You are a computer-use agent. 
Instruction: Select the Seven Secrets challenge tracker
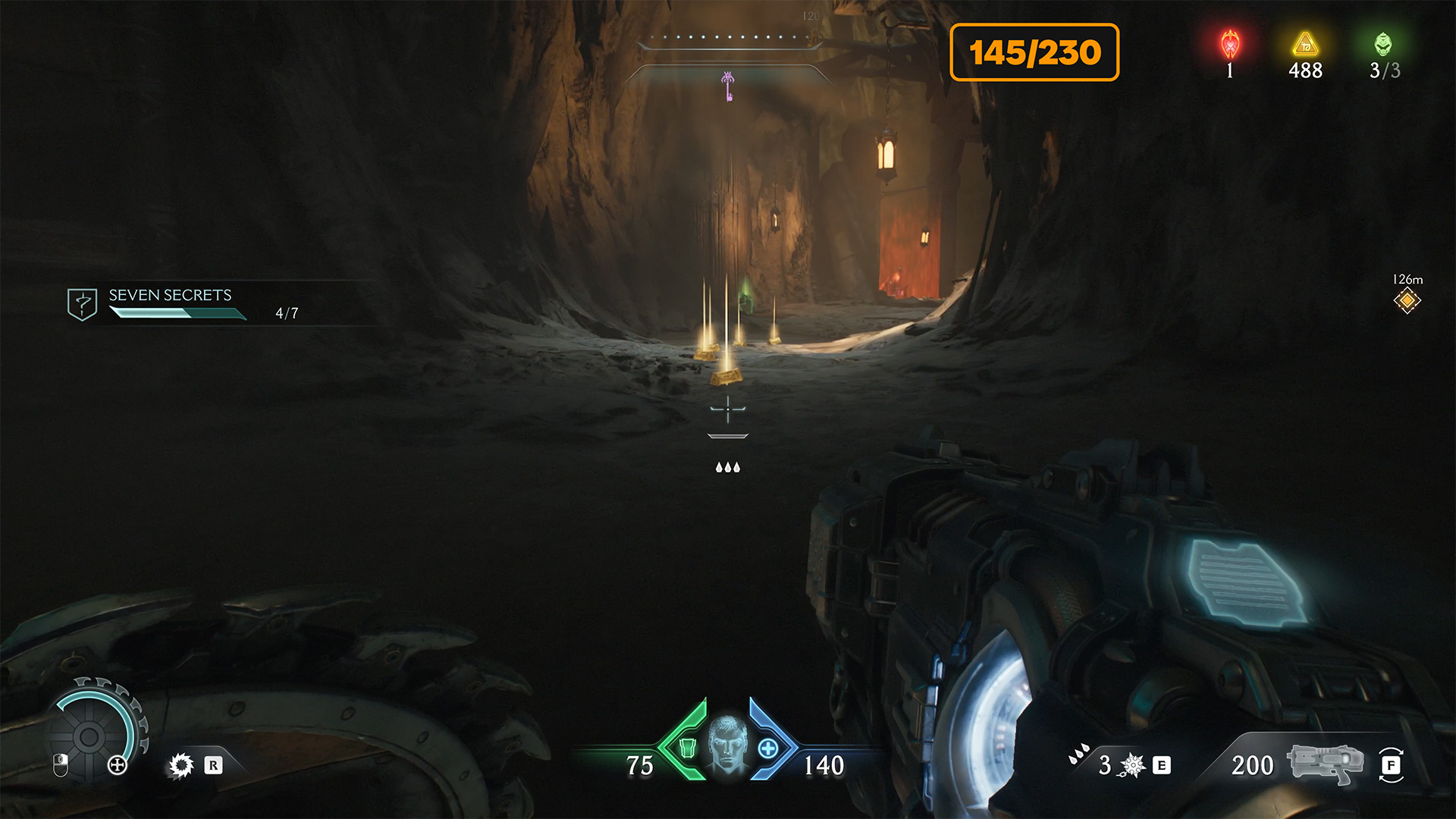tap(170, 303)
